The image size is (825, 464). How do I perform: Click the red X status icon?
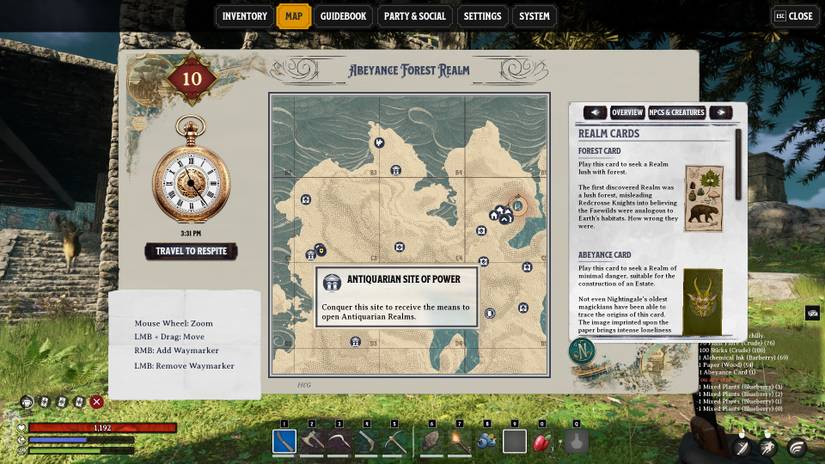click(x=97, y=402)
